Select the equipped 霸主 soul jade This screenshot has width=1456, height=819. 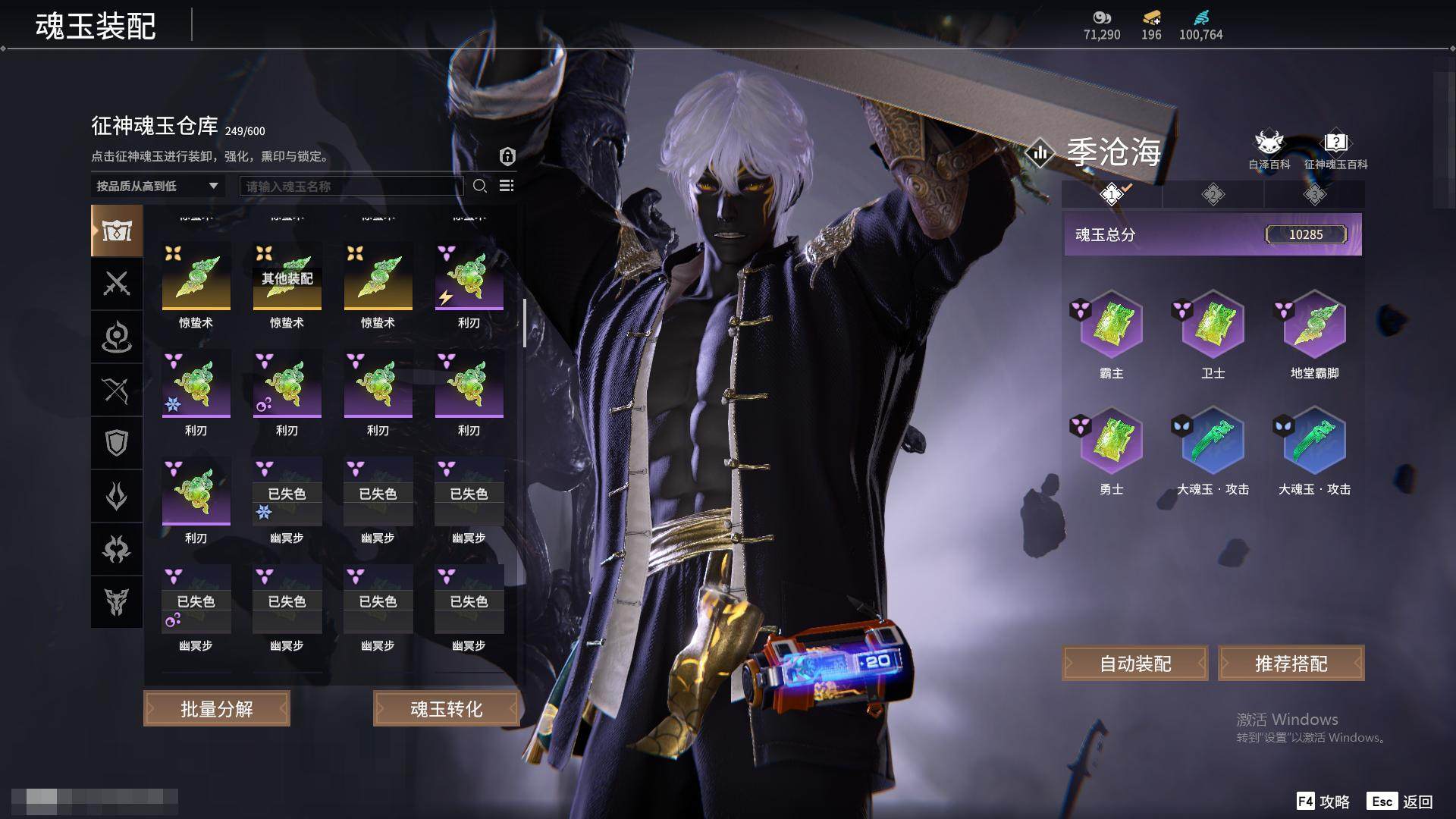click(x=1112, y=325)
